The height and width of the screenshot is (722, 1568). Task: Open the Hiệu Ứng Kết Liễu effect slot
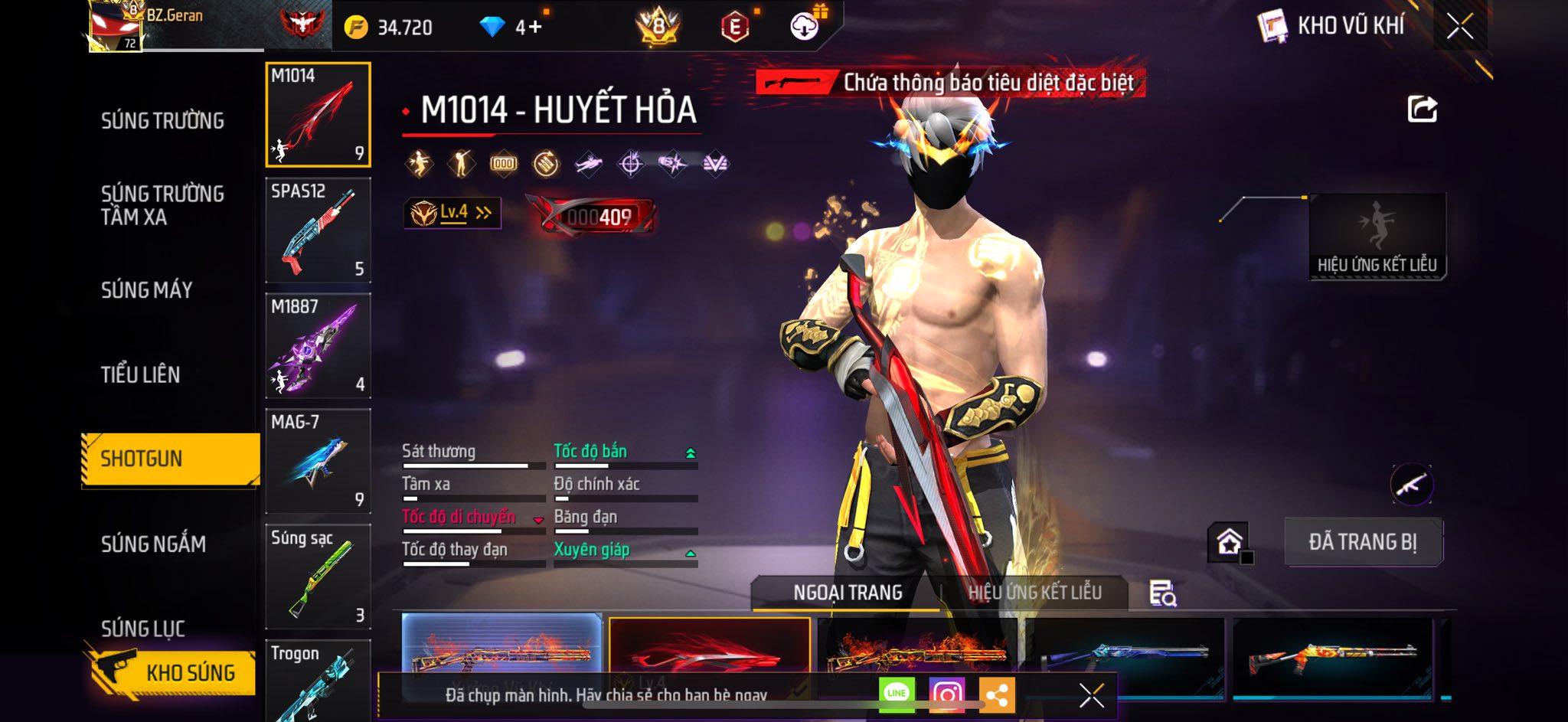pyautogui.click(x=1377, y=237)
